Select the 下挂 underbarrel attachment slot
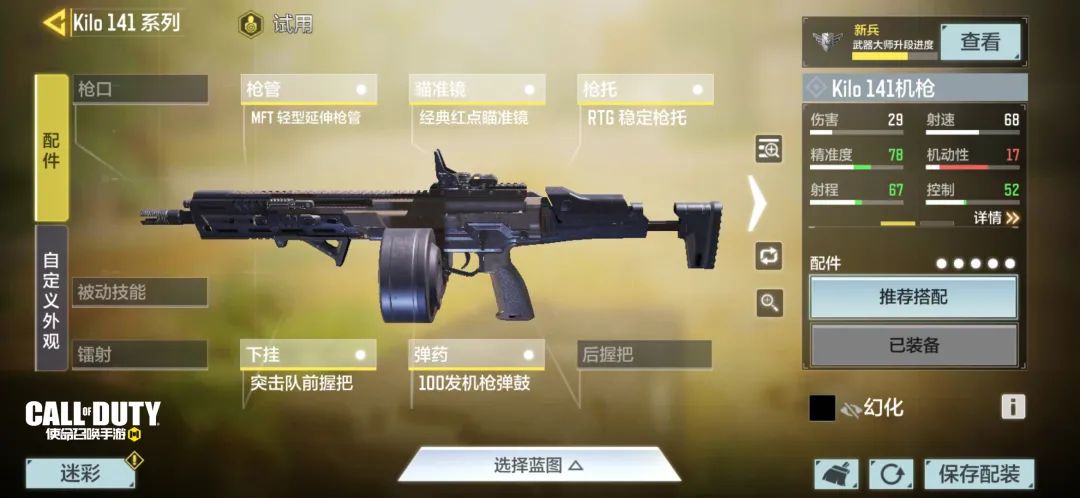 click(x=308, y=354)
